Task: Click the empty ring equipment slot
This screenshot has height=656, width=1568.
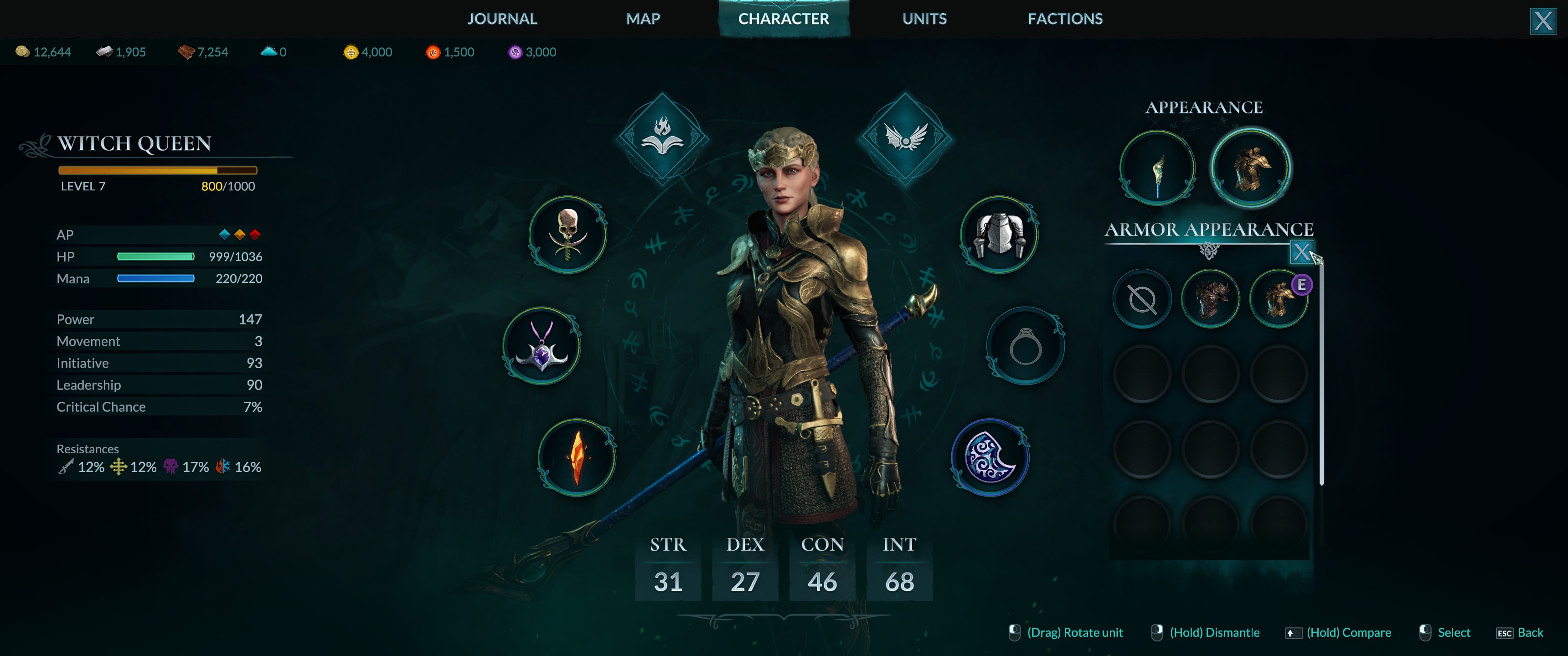Action: [x=1025, y=346]
